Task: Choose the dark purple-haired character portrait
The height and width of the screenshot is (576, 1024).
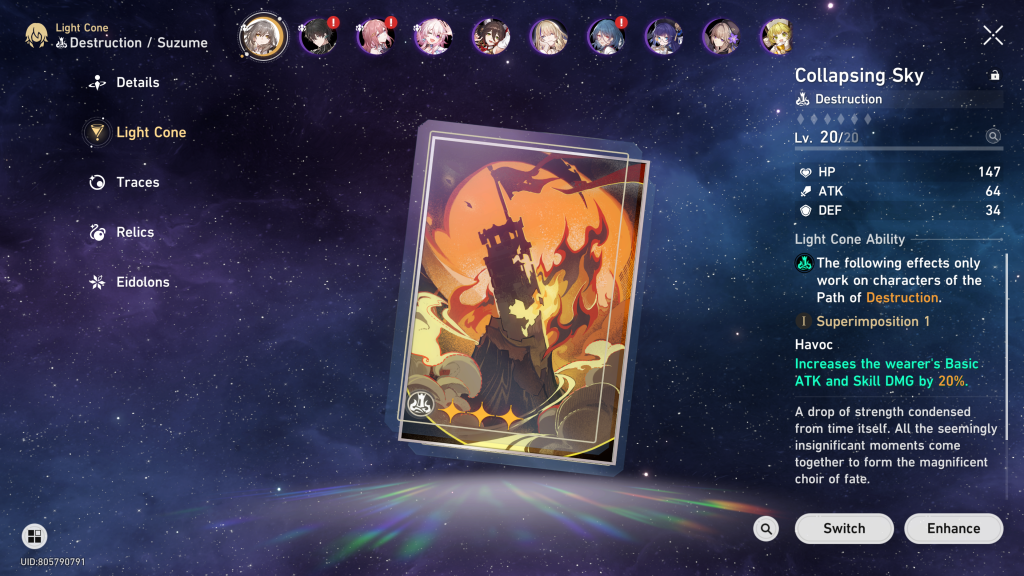Action: coord(663,37)
